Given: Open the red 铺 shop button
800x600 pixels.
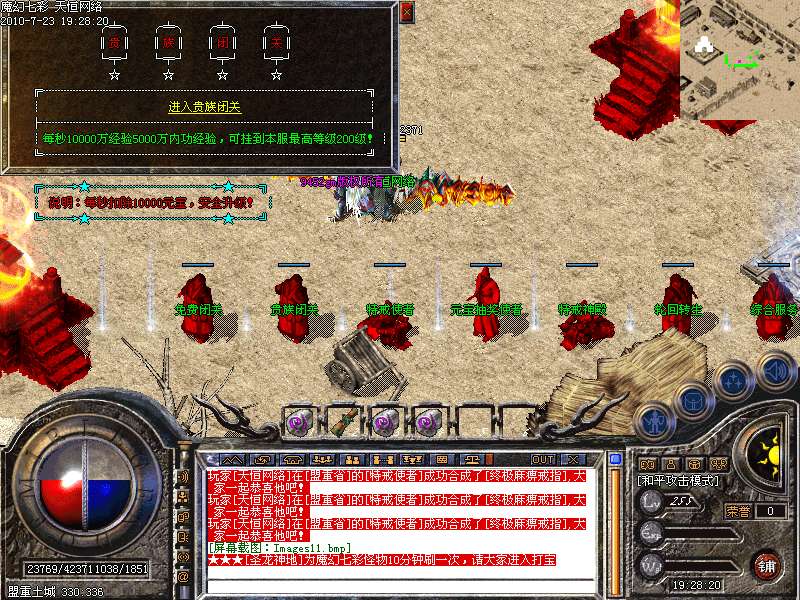Looking at the screenshot, I should pos(766,564).
